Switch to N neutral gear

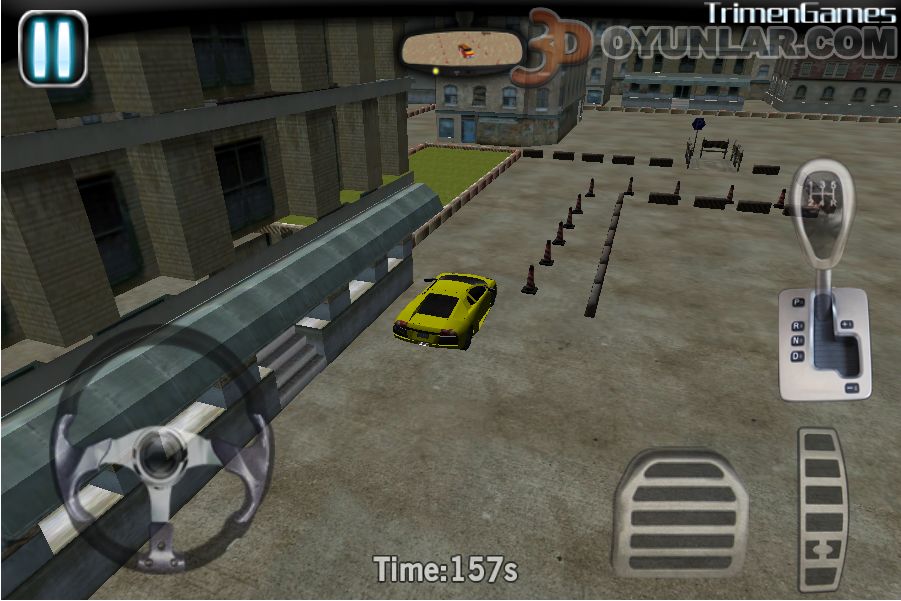point(797,340)
